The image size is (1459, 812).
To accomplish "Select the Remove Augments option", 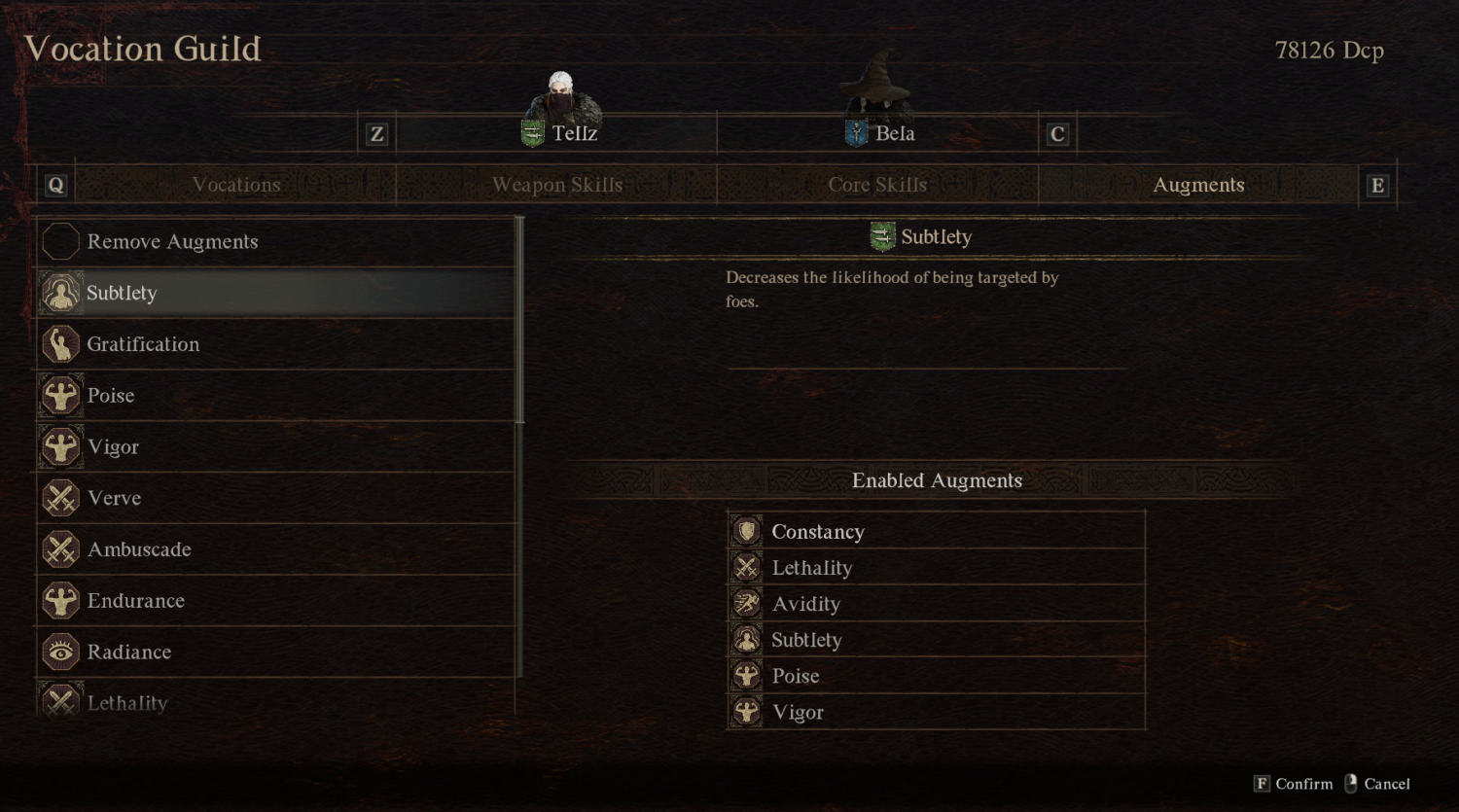I will click(x=172, y=241).
